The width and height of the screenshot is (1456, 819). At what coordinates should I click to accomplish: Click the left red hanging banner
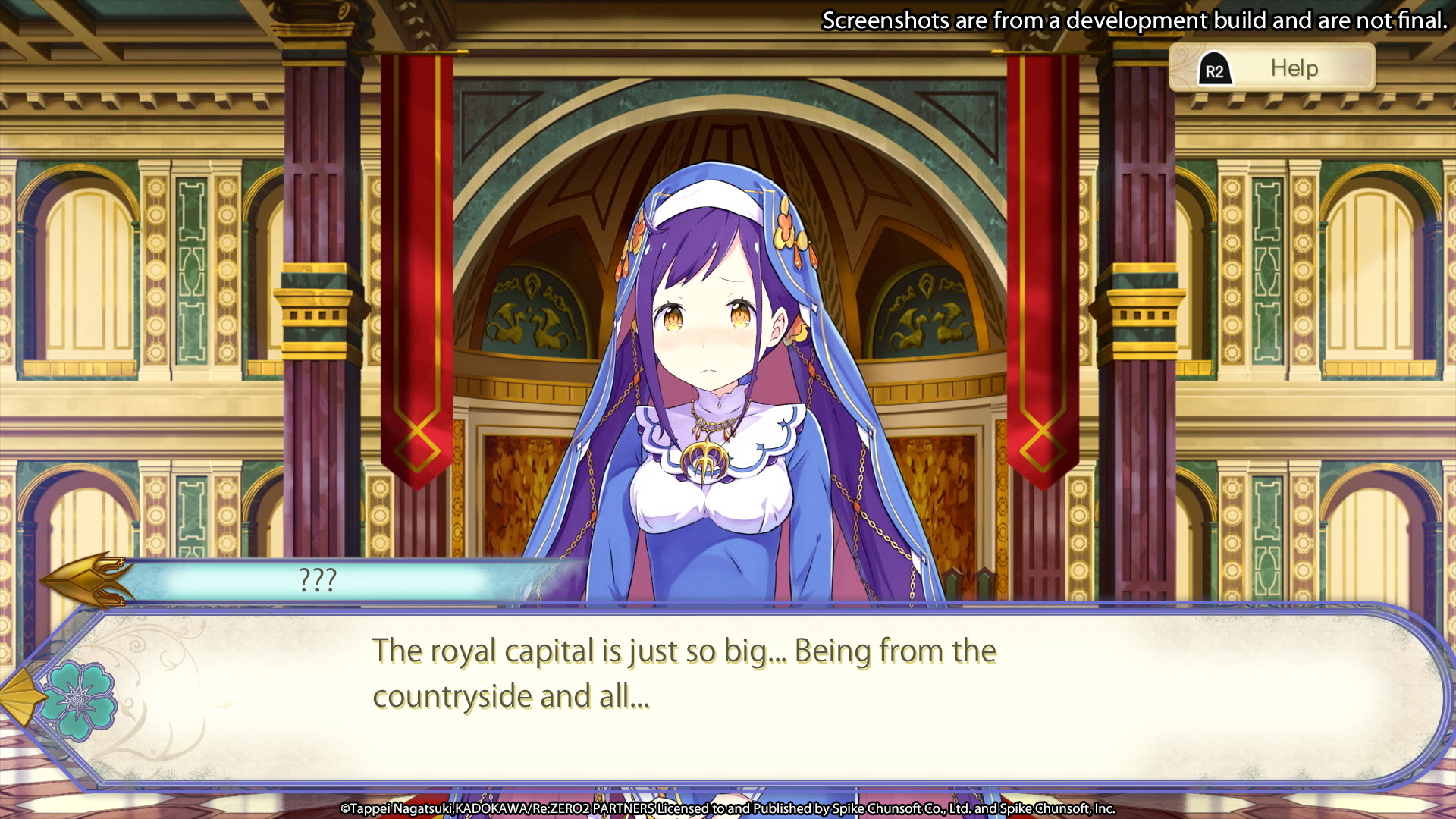pyautogui.click(x=417, y=265)
